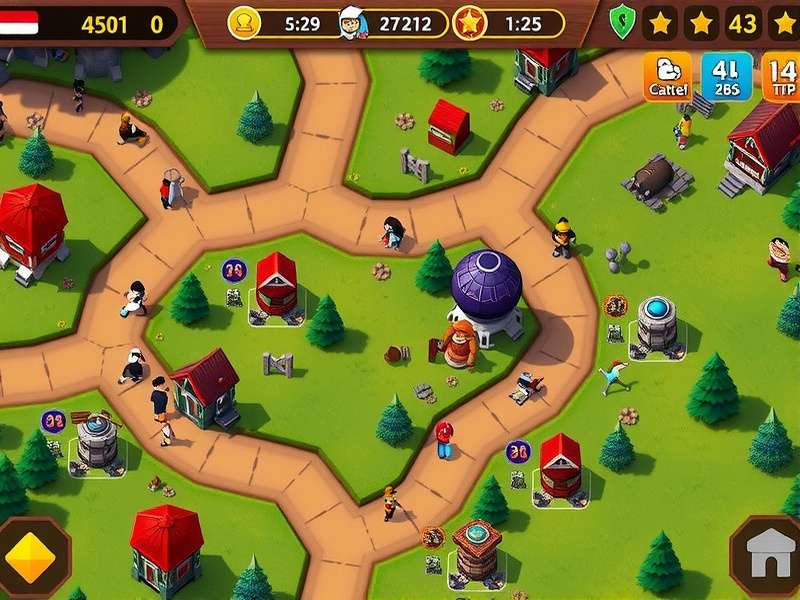This screenshot has height=600, width=800.
Task: Open the house-shaped home button
Action: (x=768, y=556)
